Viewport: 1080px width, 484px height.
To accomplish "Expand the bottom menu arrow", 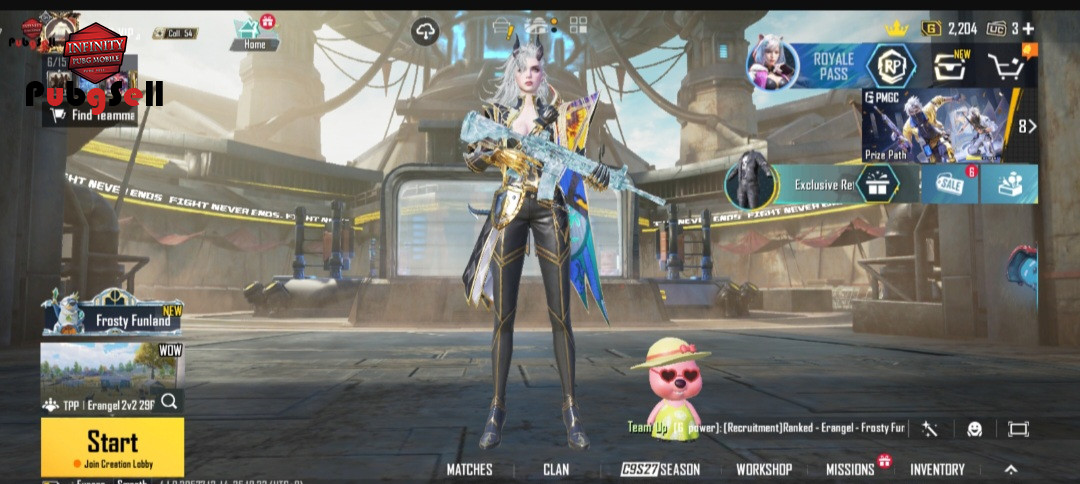I will pos(1011,469).
